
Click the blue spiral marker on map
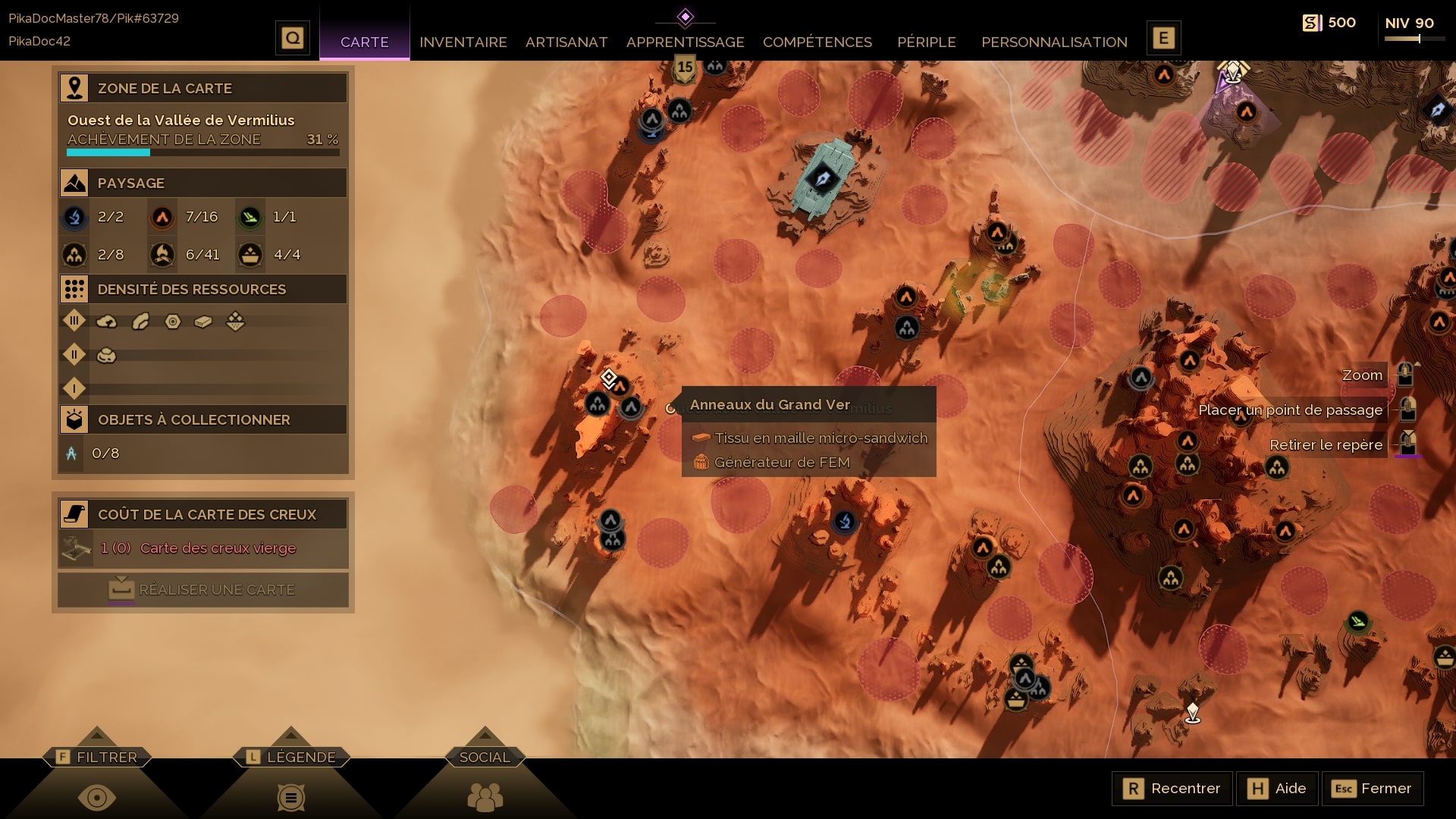(844, 521)
